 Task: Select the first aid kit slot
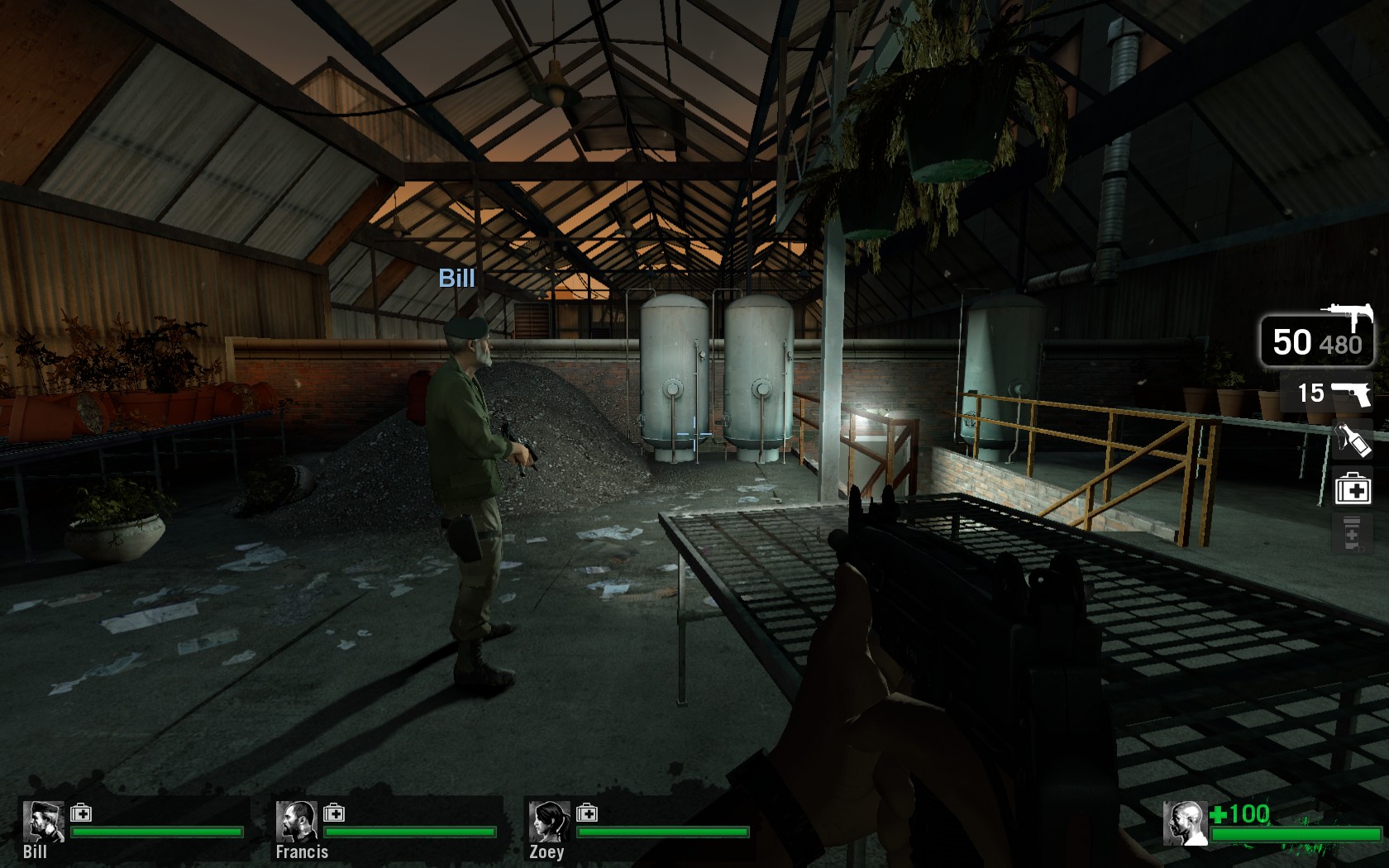click(1353, 488)
